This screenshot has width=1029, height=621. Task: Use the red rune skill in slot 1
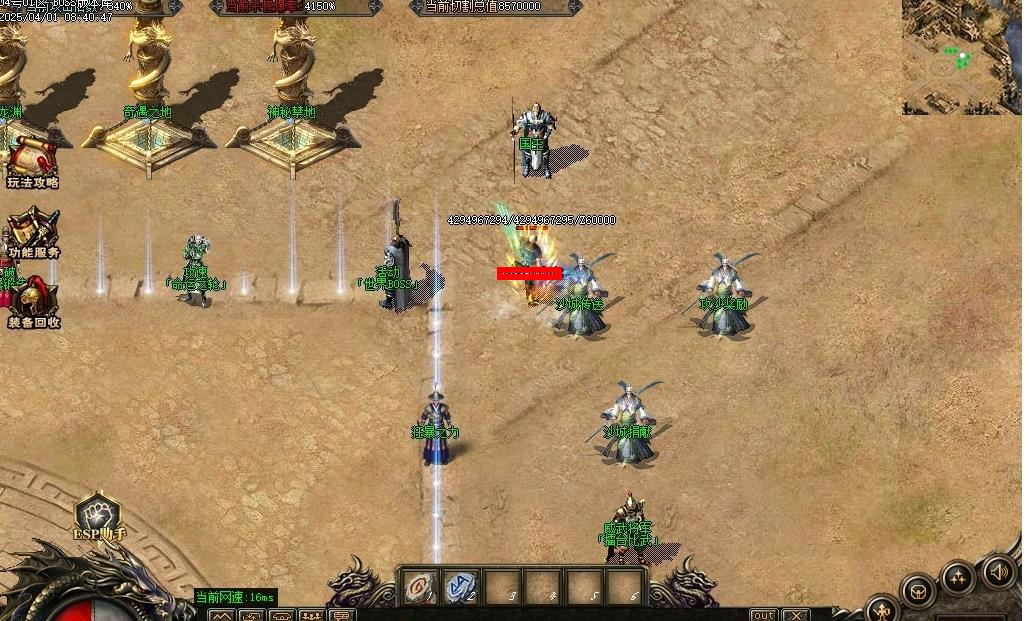(420, 588)
